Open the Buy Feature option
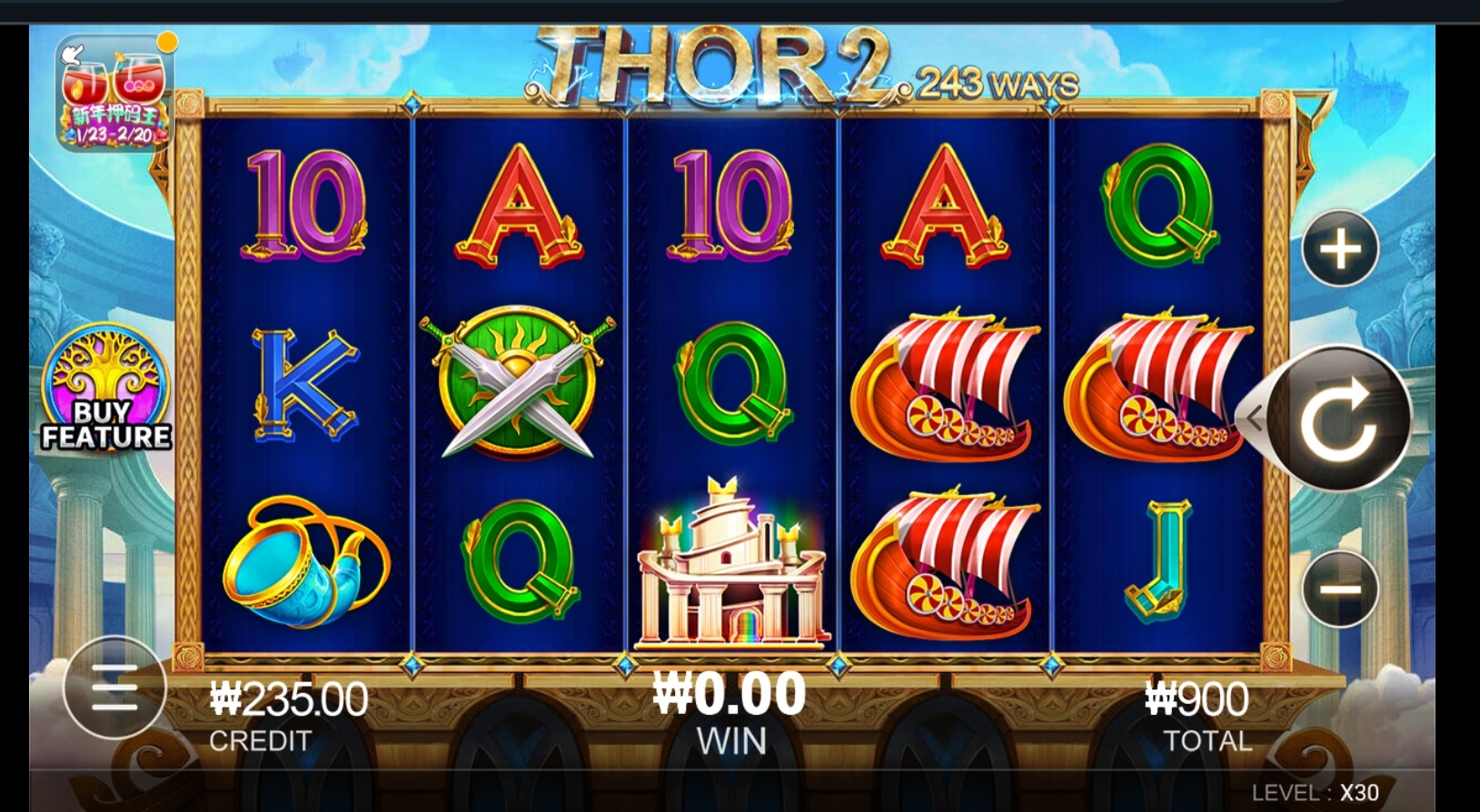The image size is (1480, 812). click(105, 391)
